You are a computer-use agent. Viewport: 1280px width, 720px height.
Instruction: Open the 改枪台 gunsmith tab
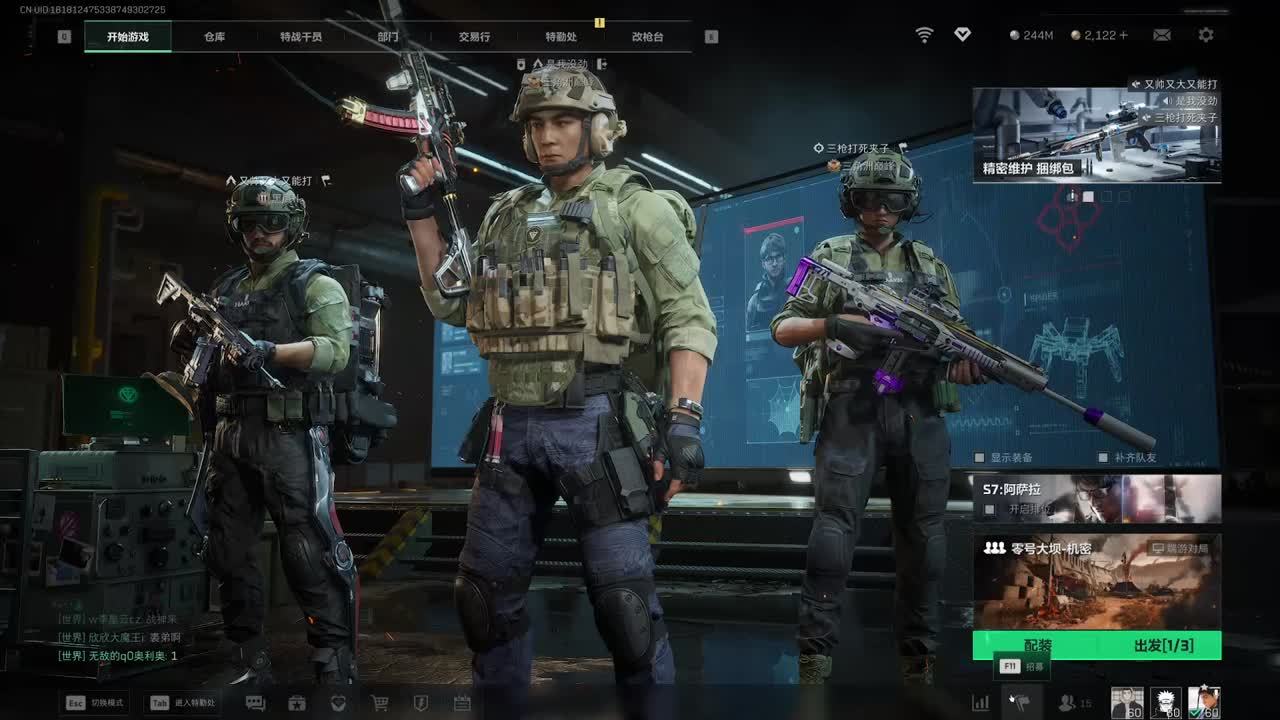click(x=647, y=37)
